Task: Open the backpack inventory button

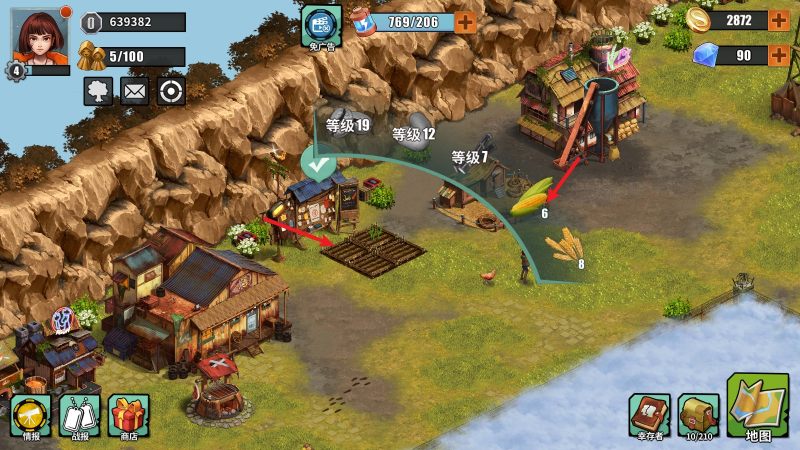Action: pyautogui.click(x=698, y=414)
